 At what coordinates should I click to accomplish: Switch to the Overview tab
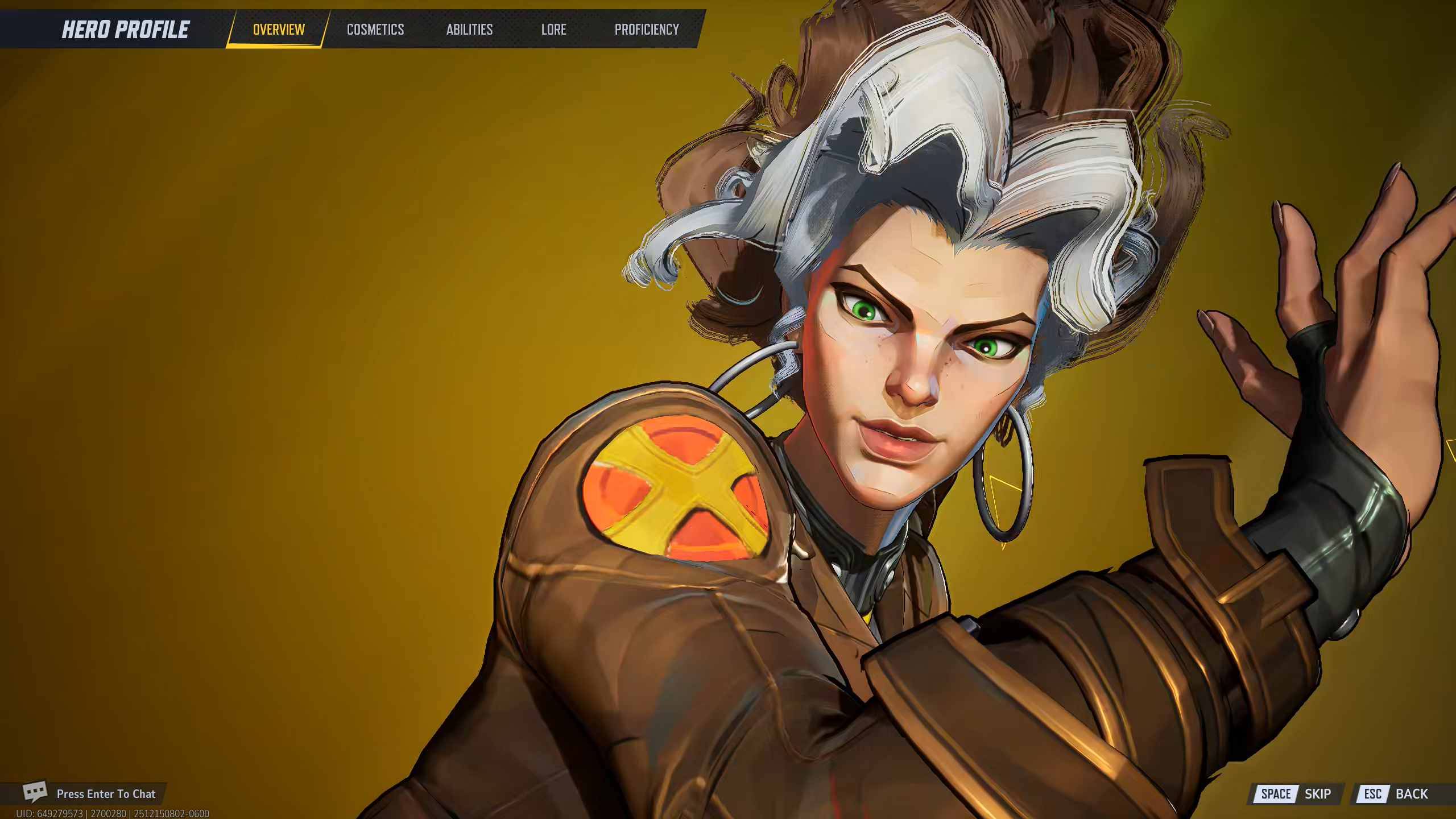click(x=279, y=30)
